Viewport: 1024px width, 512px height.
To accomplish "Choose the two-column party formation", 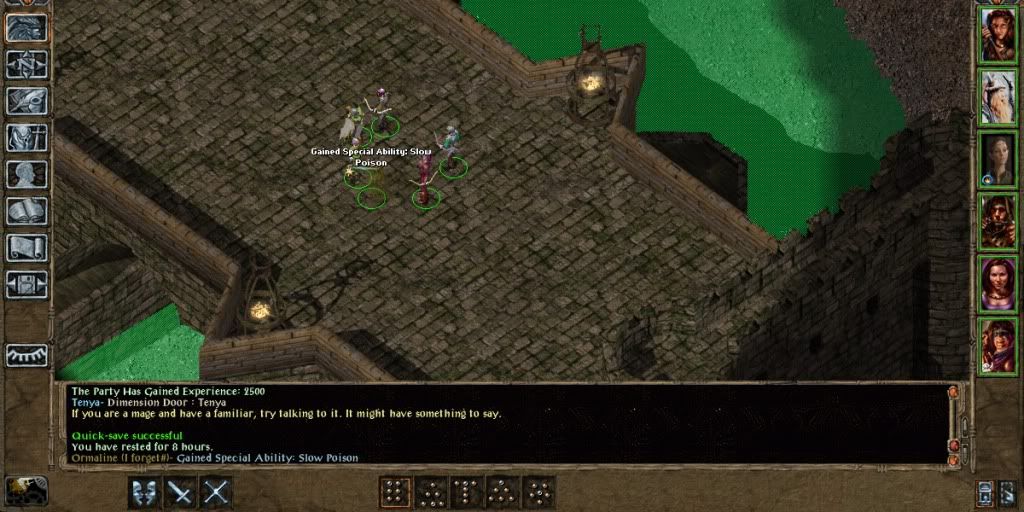I will click(x=395, y=492).
